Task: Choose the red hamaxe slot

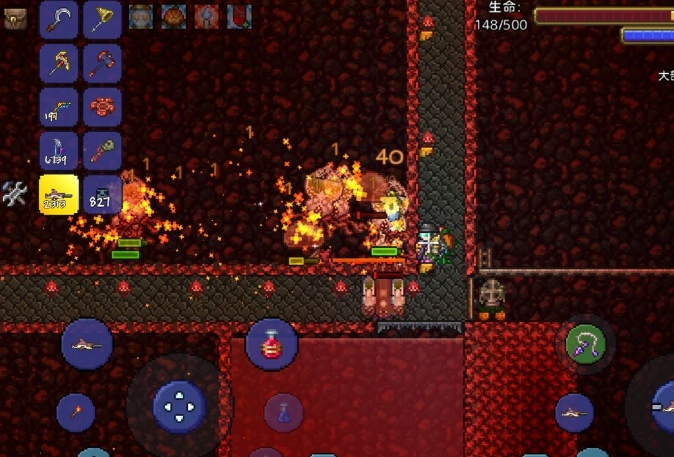Action: click(x=102, y=62)
